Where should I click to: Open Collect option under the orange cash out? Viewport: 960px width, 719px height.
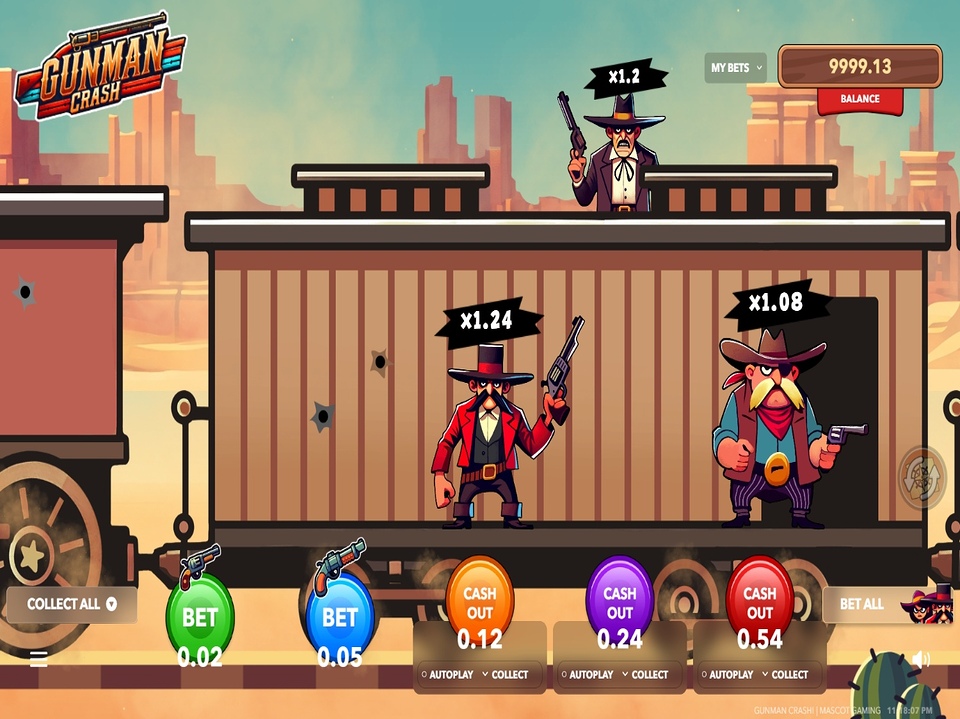[506, 675]
